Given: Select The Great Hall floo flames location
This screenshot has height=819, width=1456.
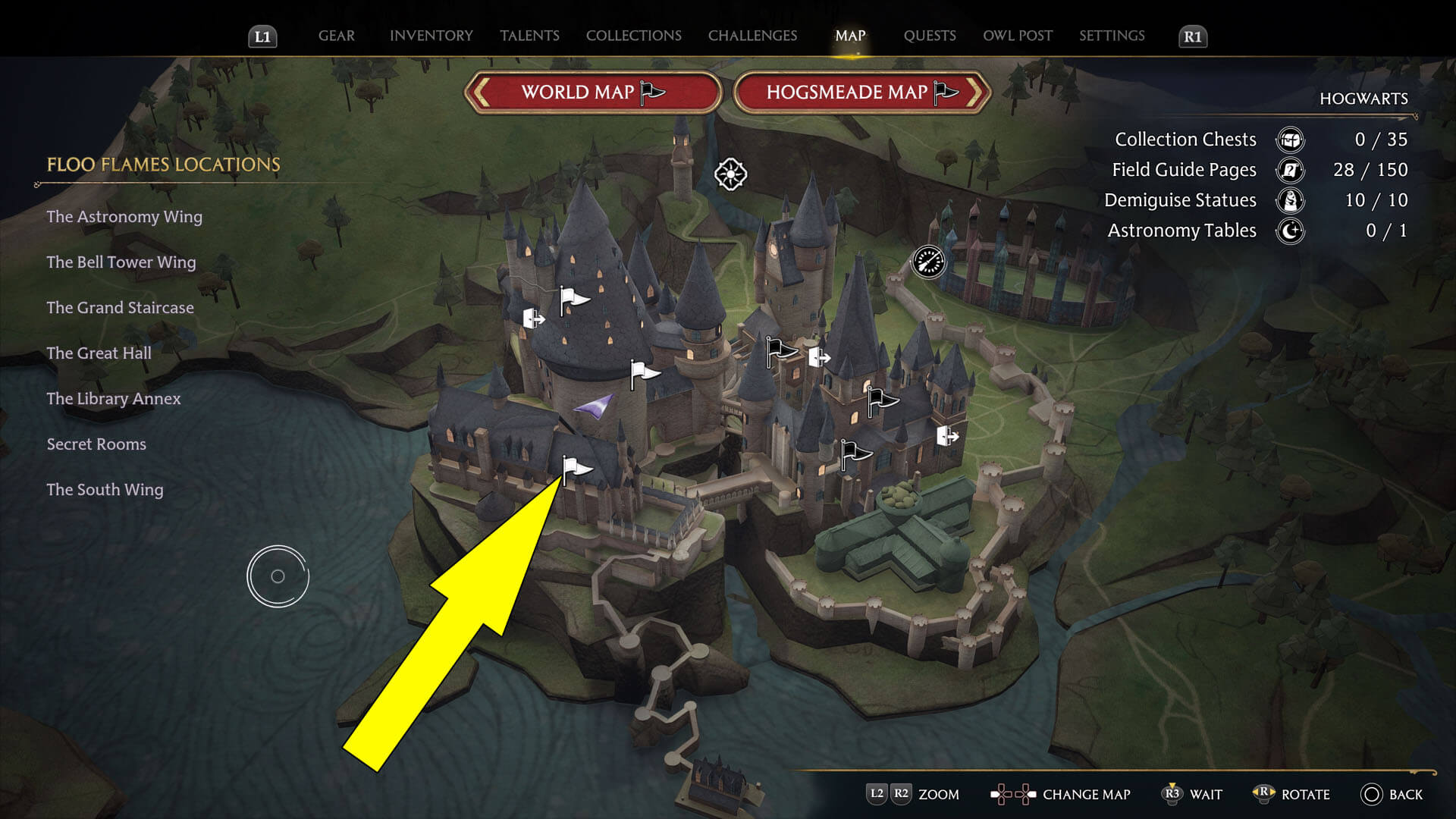Looking at the screenshot, I should (x=99, y=353).
